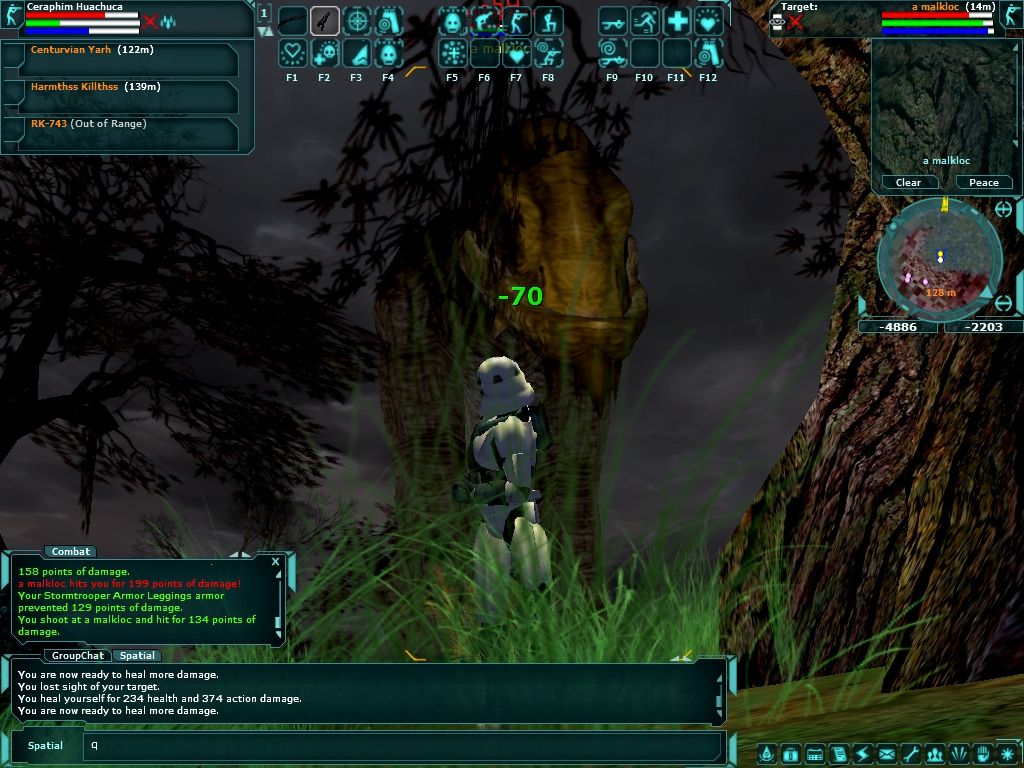The height and width of the screenshot is (768, 1024).
Task: Switch to the Combat chat tab
Action: 70,551
